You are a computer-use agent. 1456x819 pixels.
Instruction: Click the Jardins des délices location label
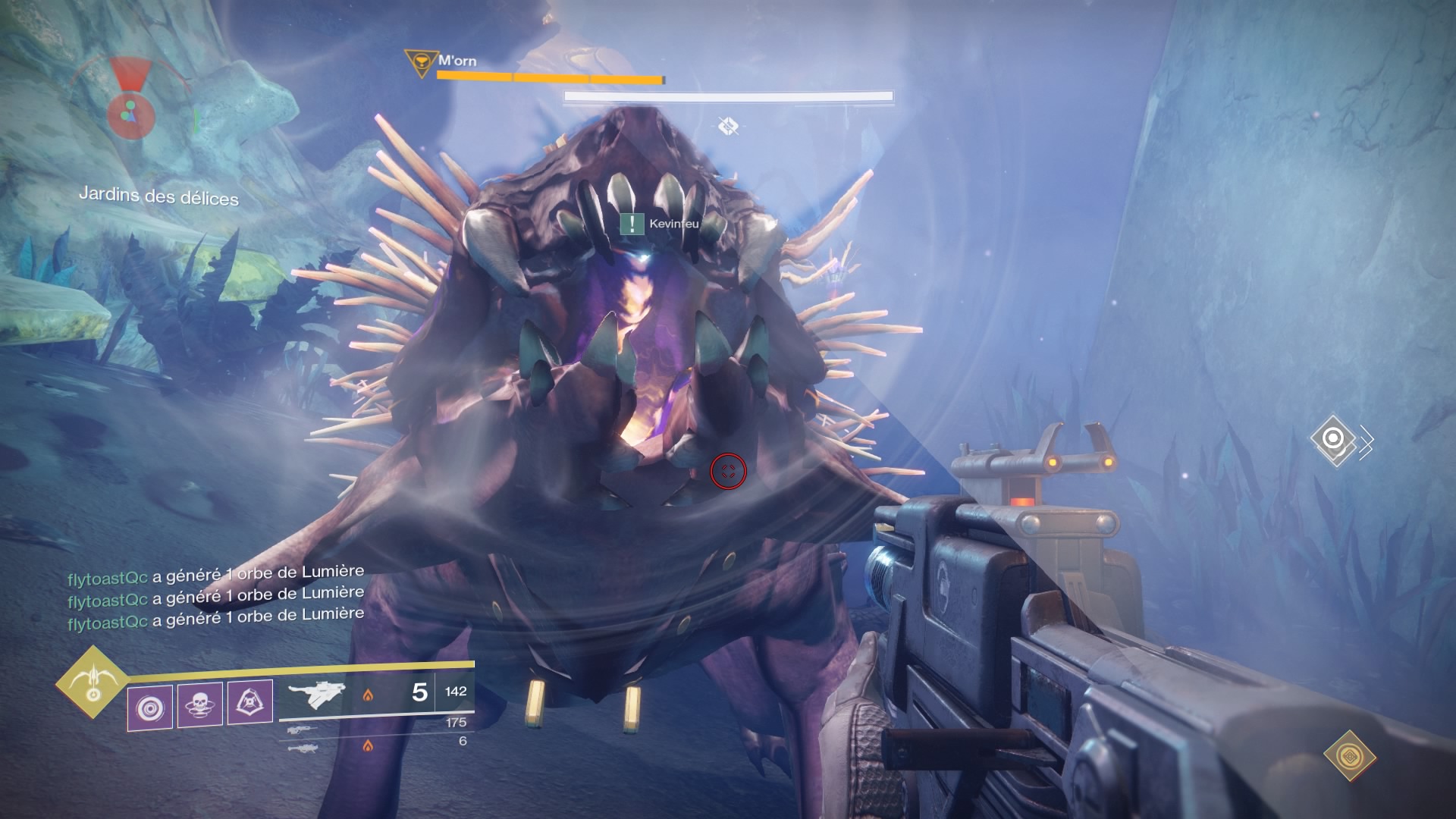[158, 196]
